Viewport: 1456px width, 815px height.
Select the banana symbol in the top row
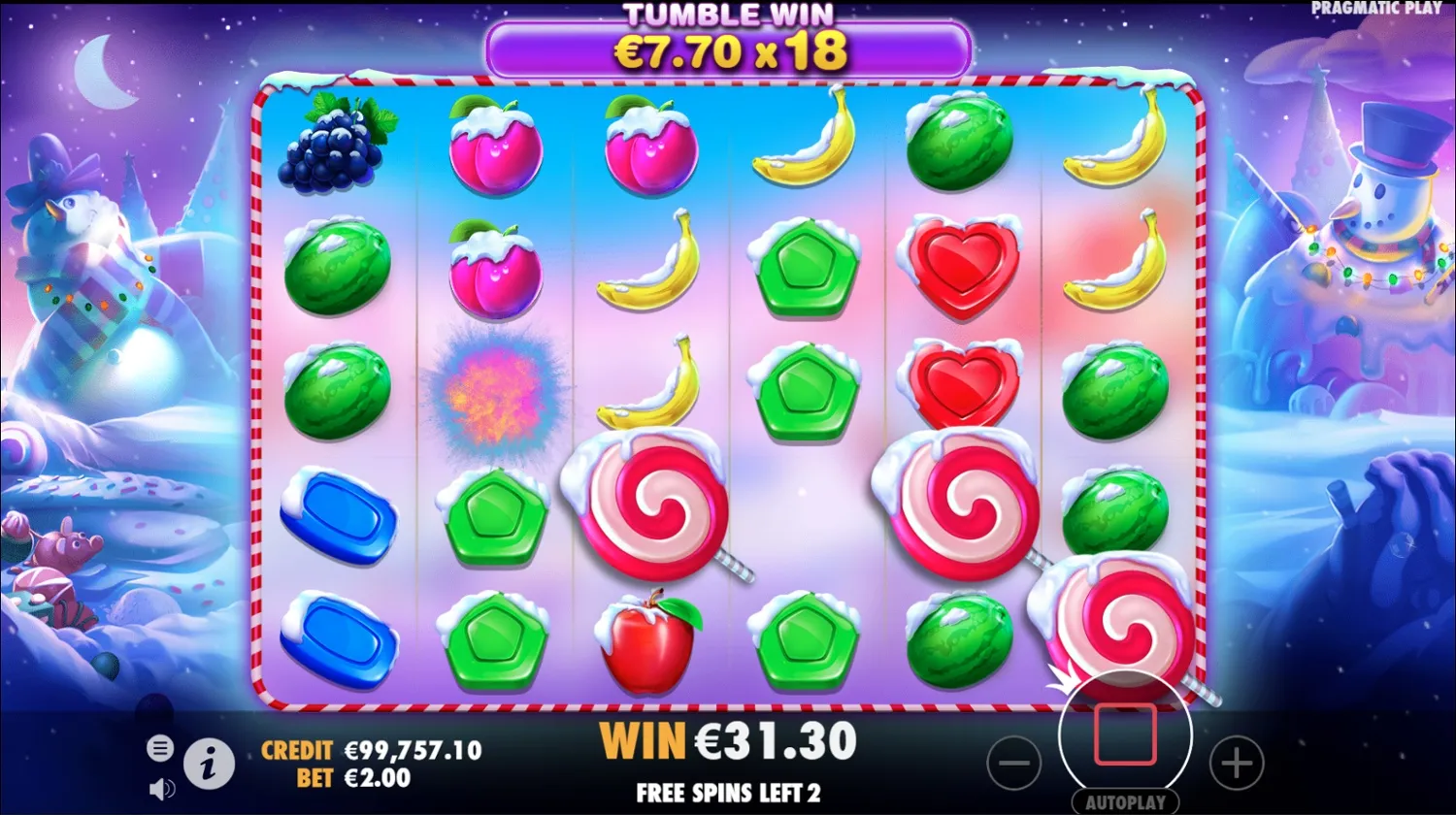[806, 146]
